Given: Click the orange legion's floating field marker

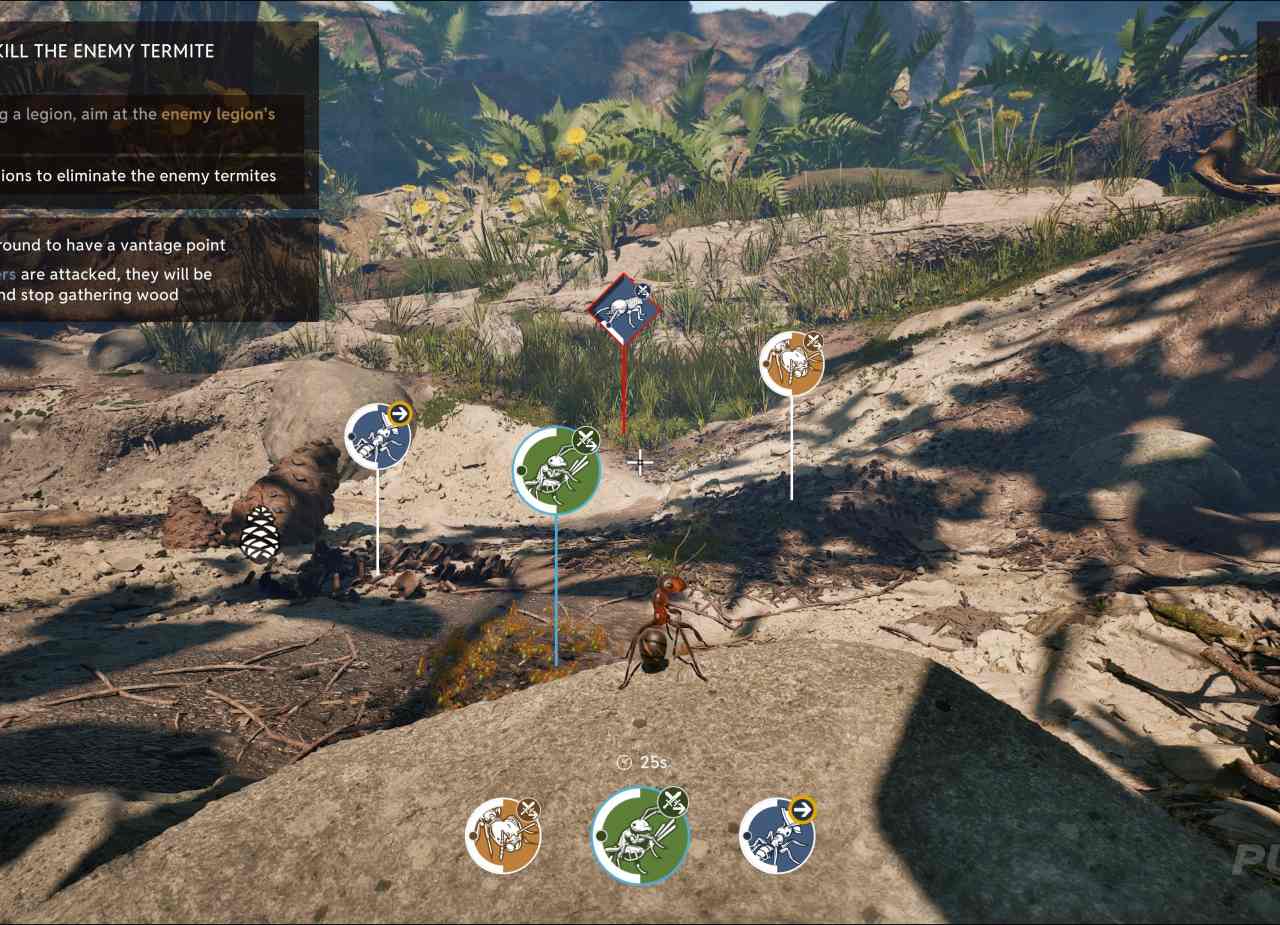Looking at the screenshot, I should coord(791,363).
